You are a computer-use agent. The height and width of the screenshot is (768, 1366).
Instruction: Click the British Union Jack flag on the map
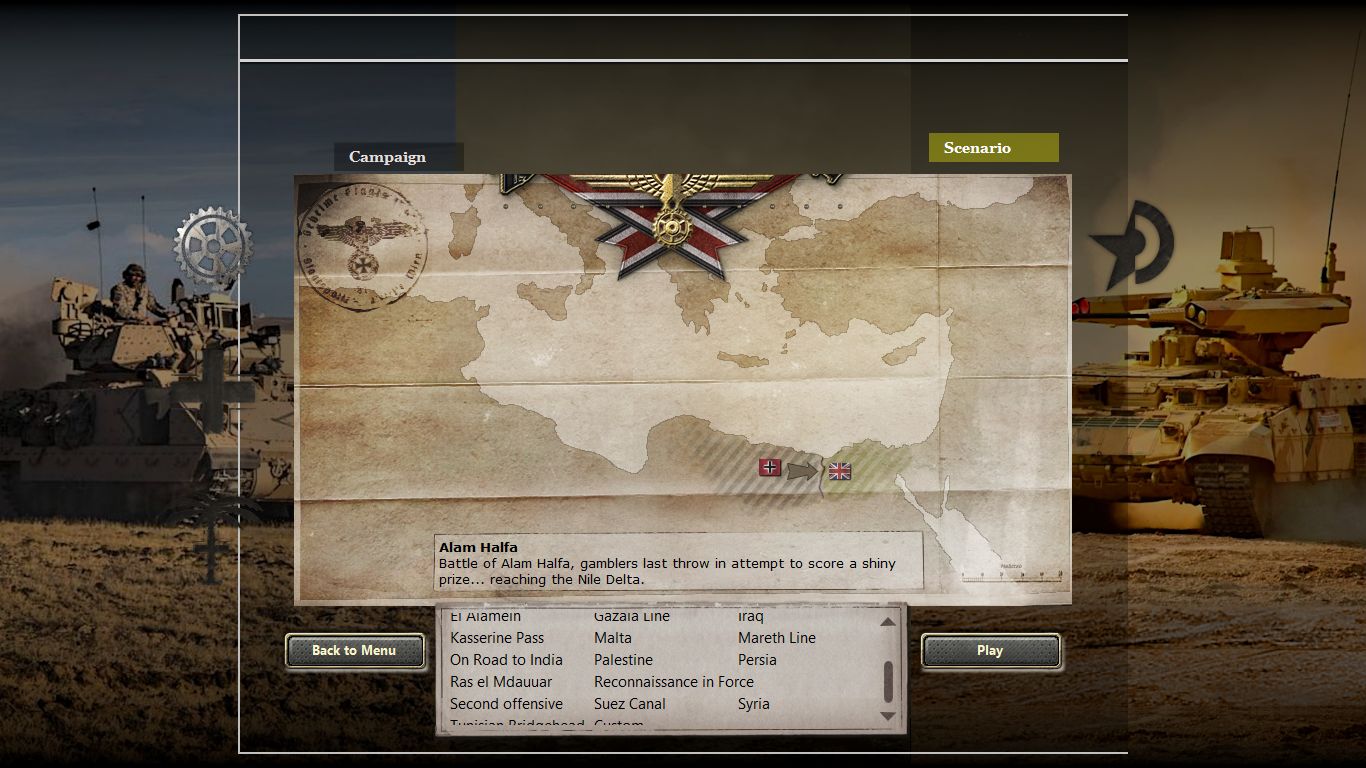[x=839, y=469]
